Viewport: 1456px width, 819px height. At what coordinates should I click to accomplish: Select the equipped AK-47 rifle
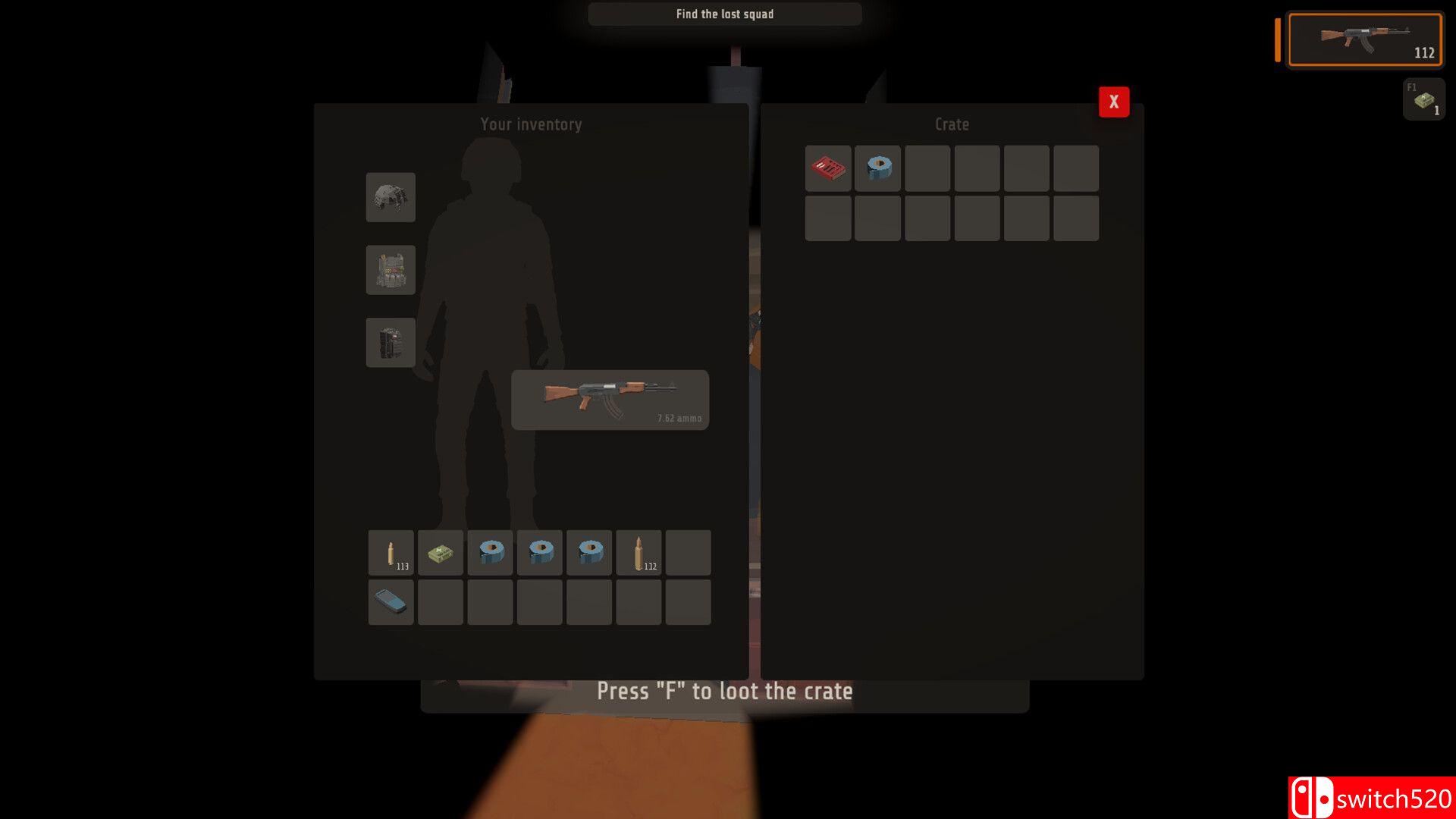(x=609, y=397)
